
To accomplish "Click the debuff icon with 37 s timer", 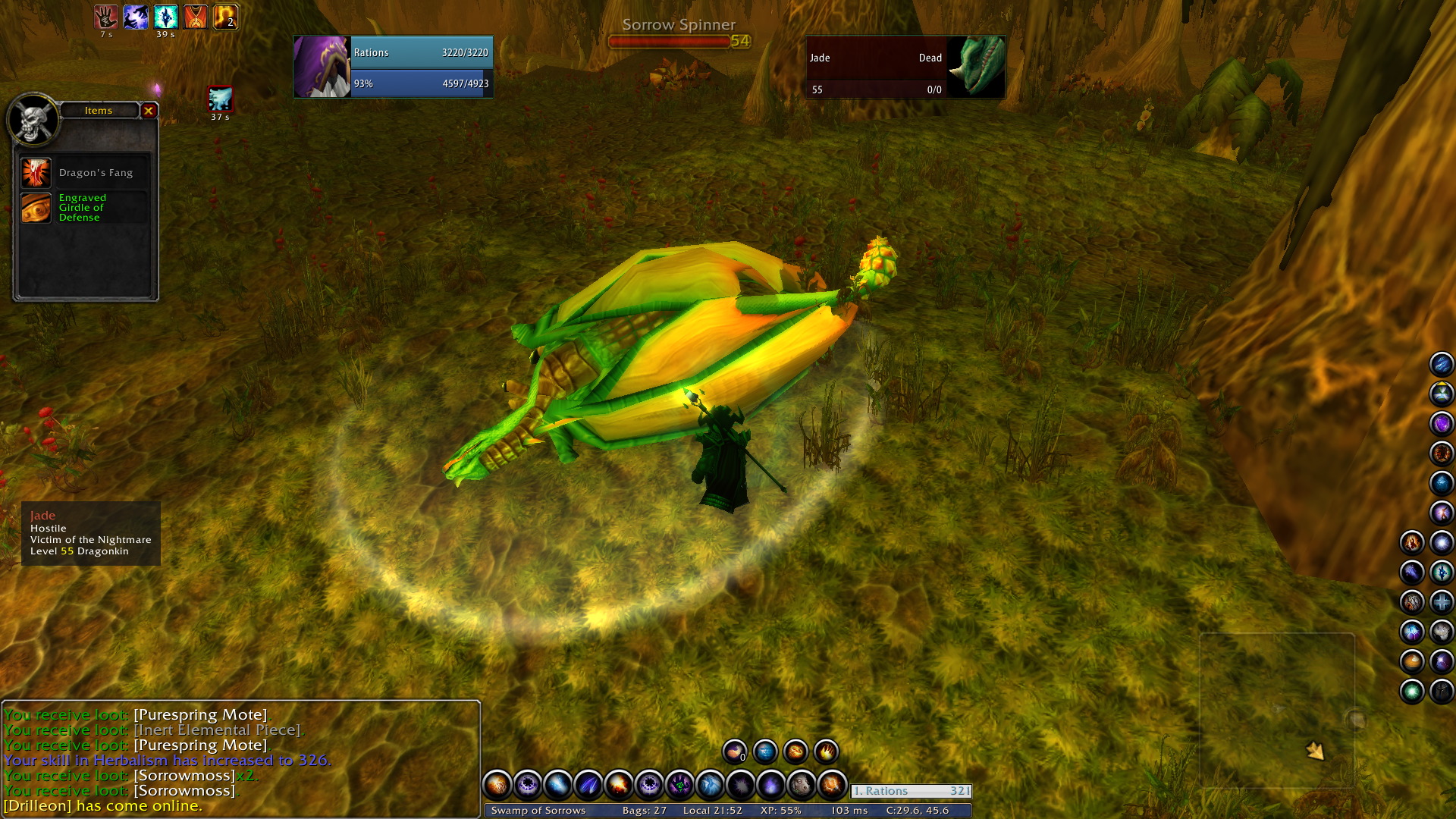I will coord(220,99).
